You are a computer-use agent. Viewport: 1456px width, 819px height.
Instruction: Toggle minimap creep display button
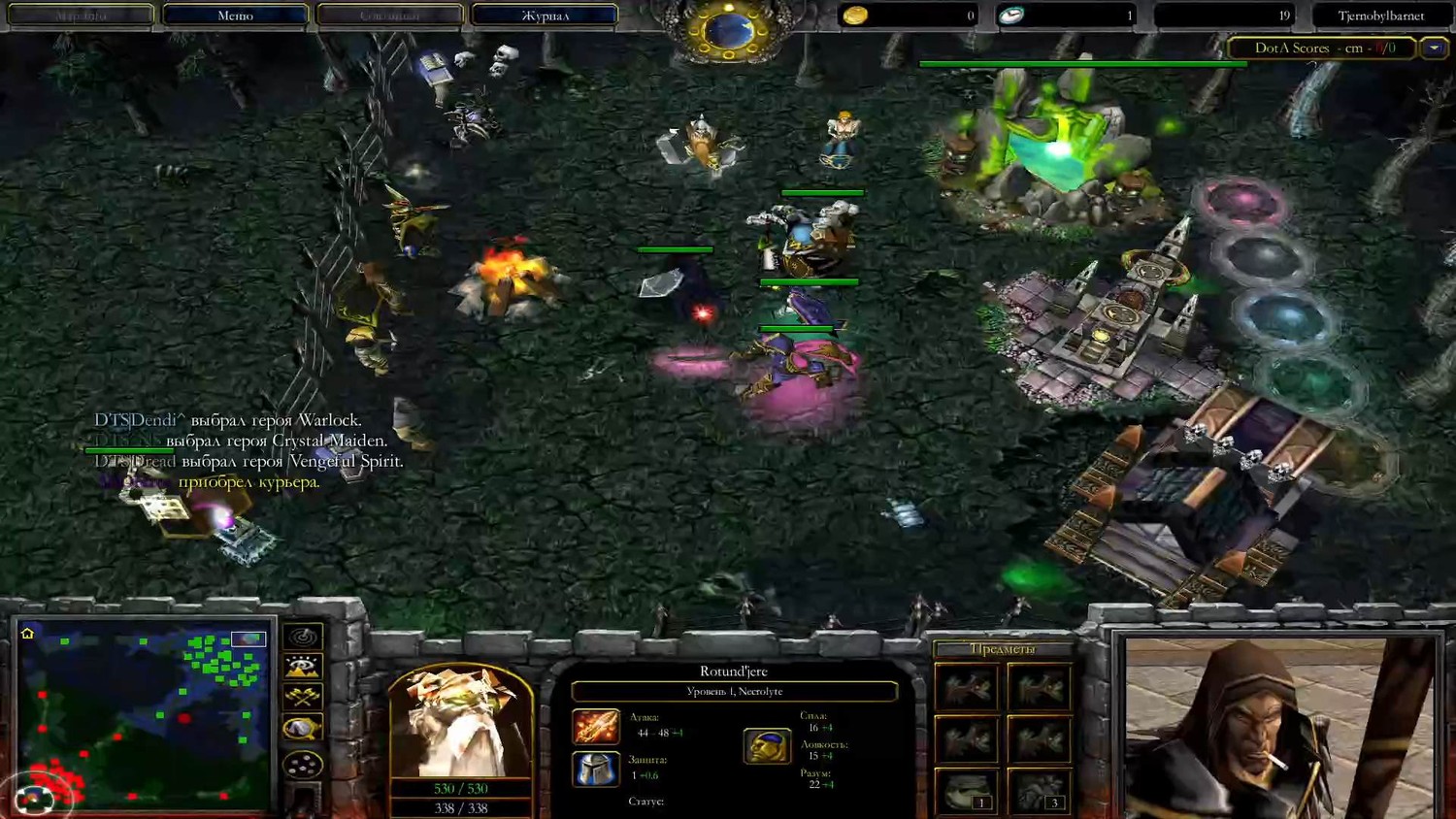(303, 728)
